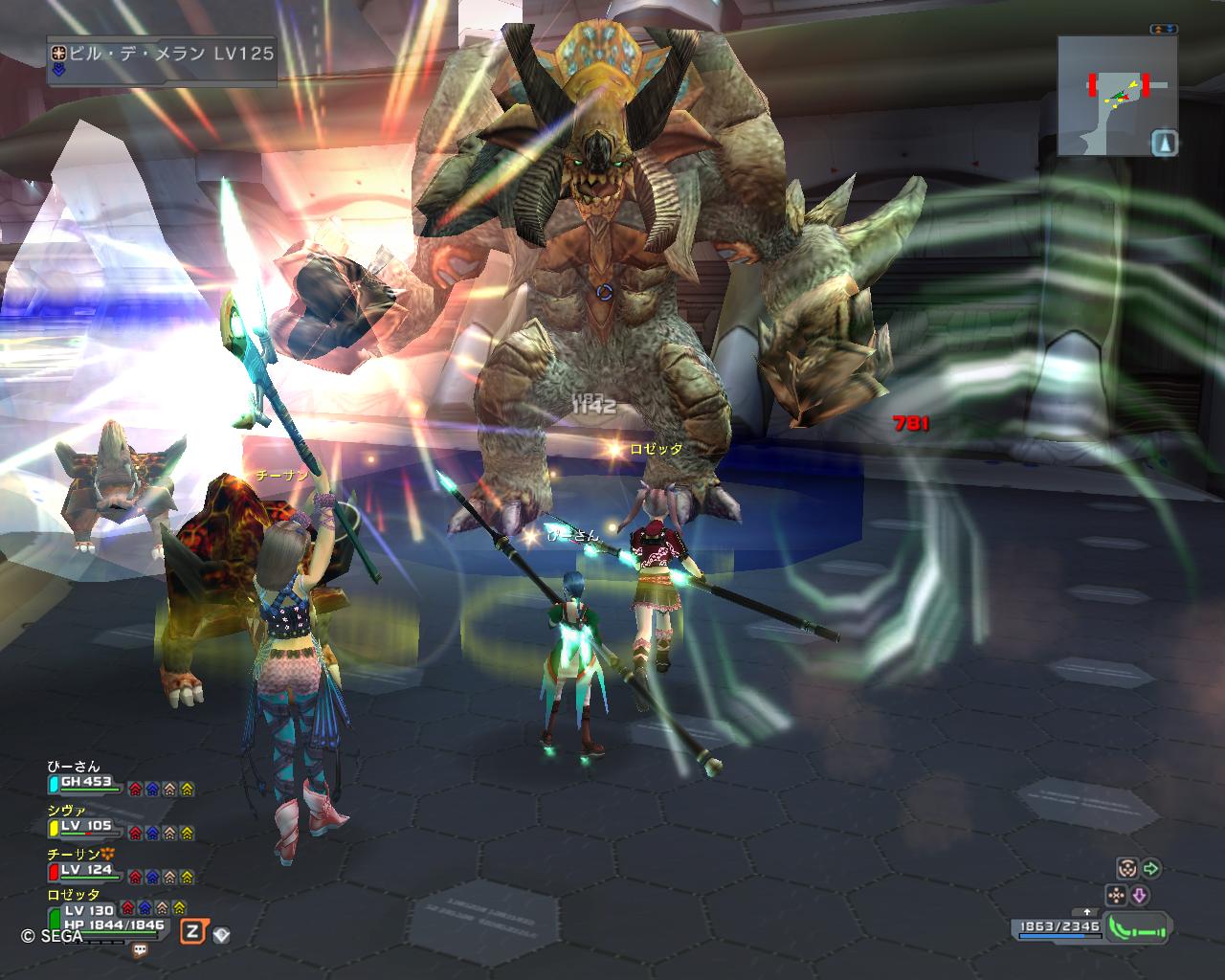Click the grey diamond icon beside Z
Viewport: 1225px width, 980px height.
(221, 935)
